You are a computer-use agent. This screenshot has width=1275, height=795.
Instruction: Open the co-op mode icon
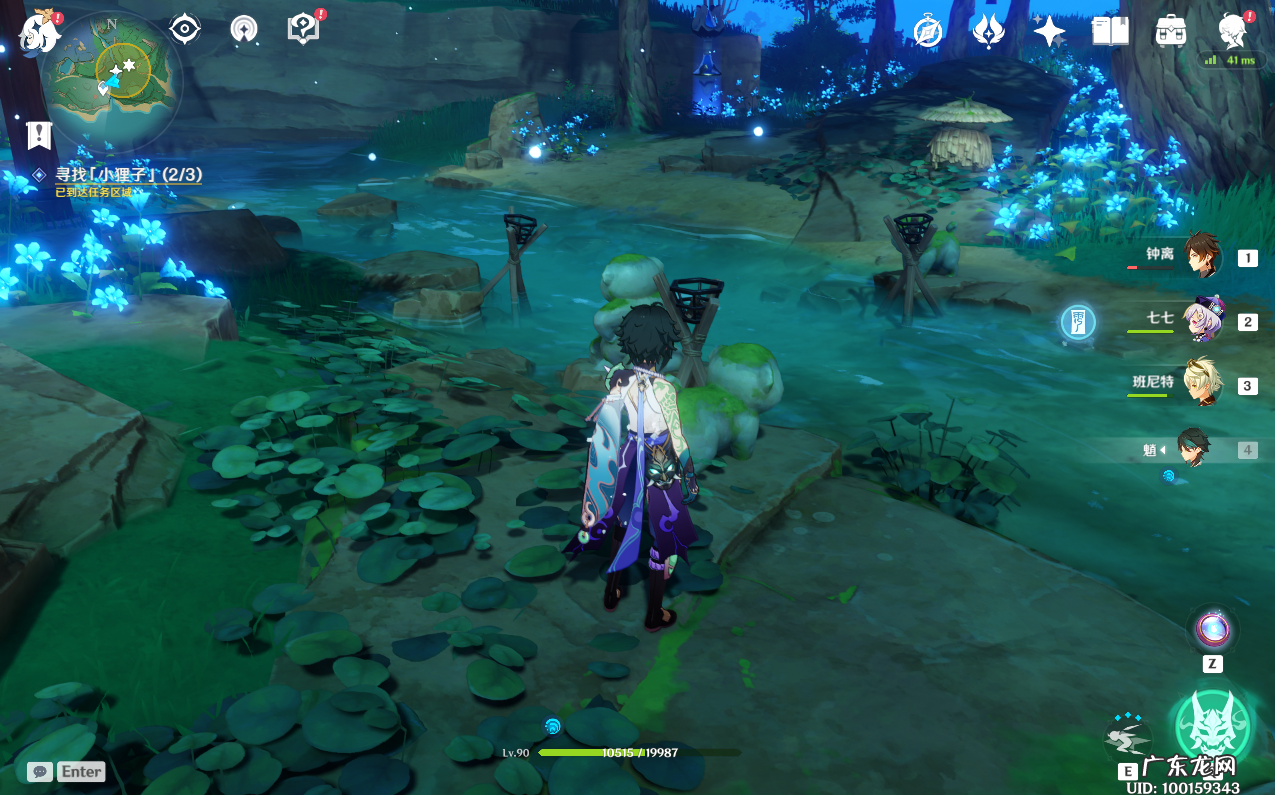[x=242, y=29]
